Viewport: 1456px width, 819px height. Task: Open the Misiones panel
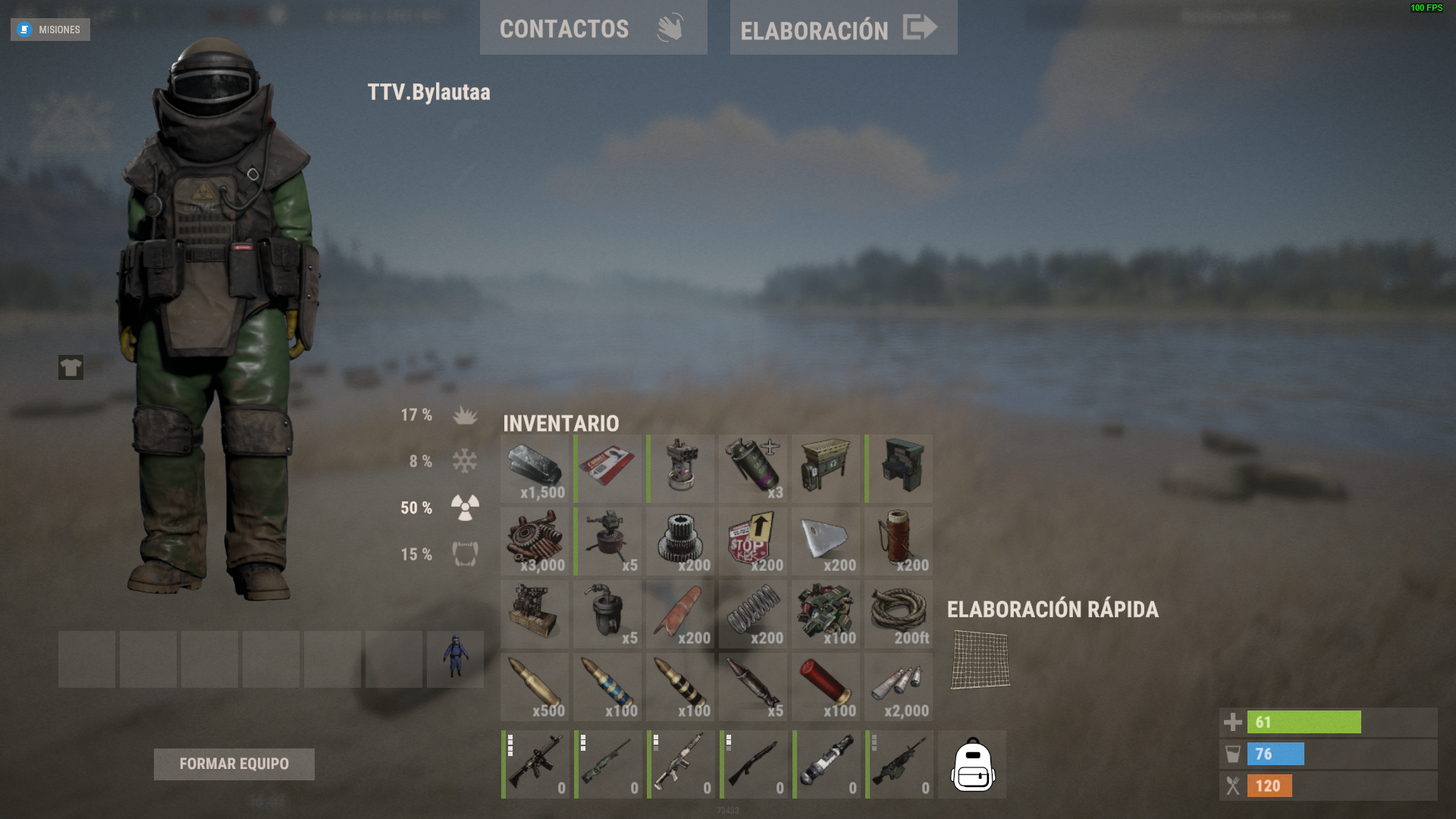click(x=50, y=30)
